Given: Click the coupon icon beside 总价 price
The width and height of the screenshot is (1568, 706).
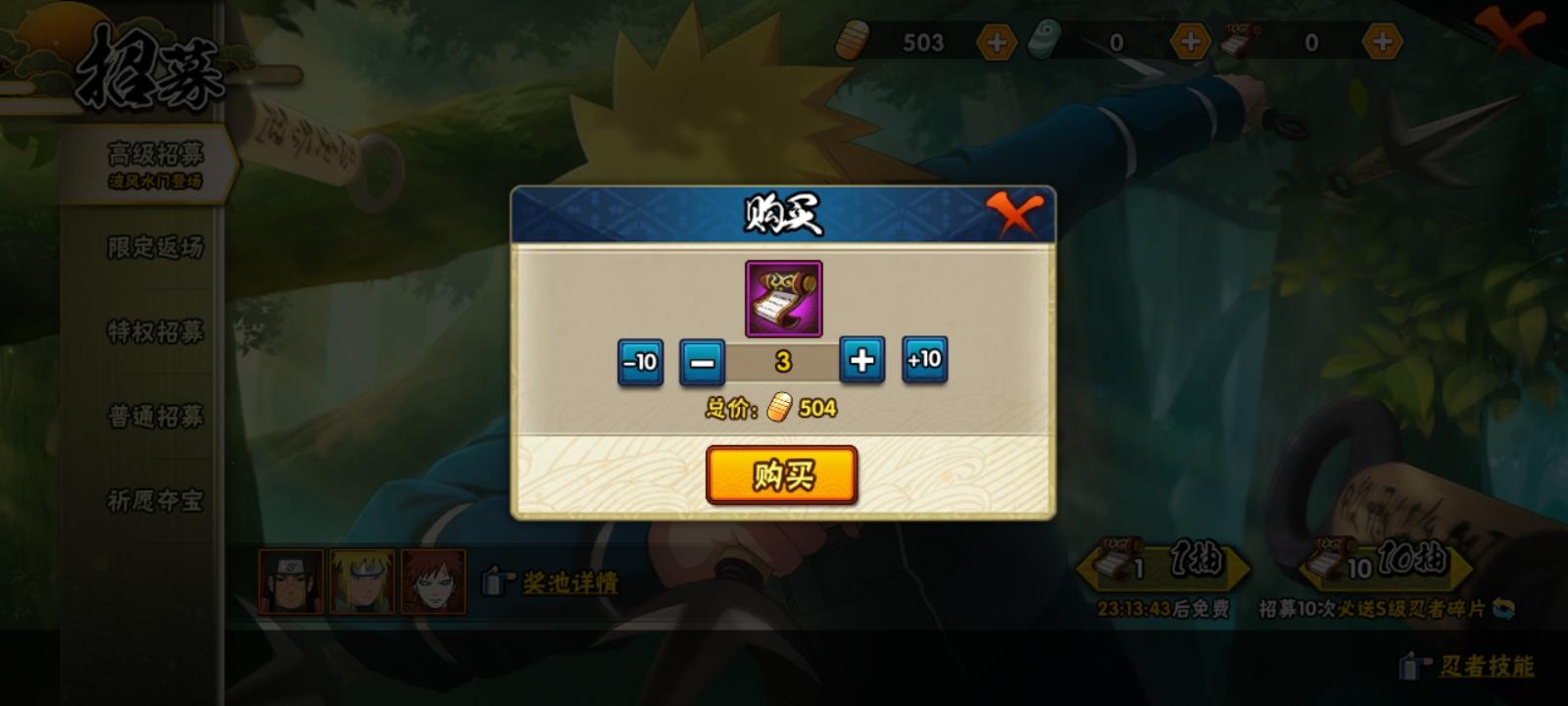Looking at the screenshot, I should [x=780, y=406].
